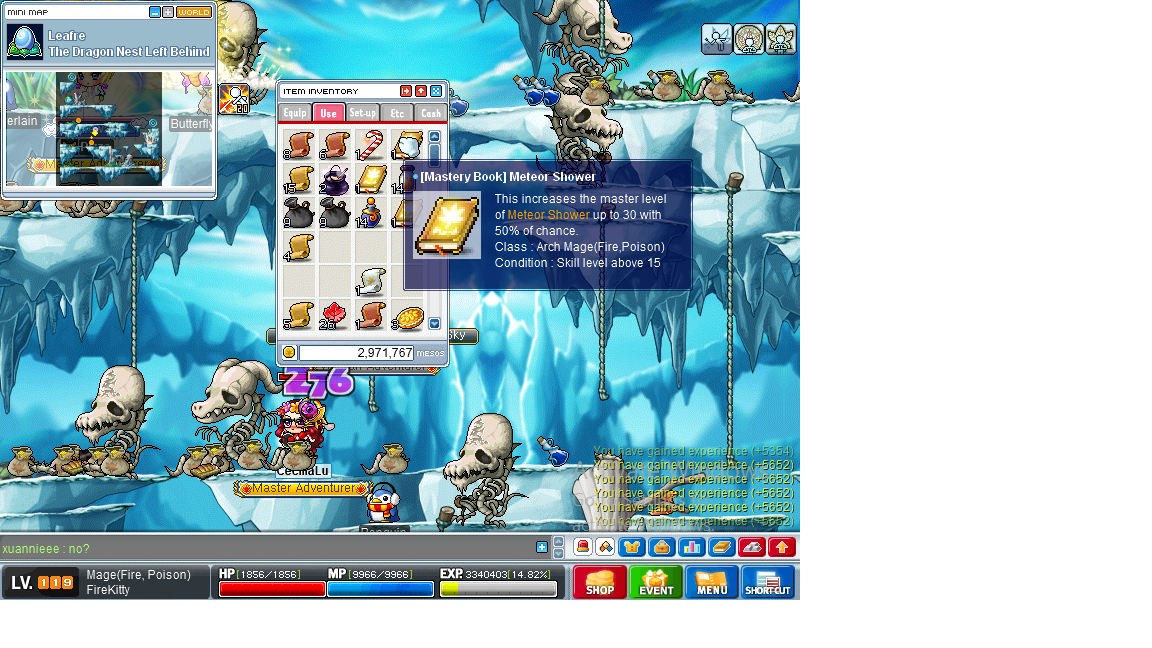
Task: Switch to the Set-up inventory tab
Action: click(x=363, y=113)
